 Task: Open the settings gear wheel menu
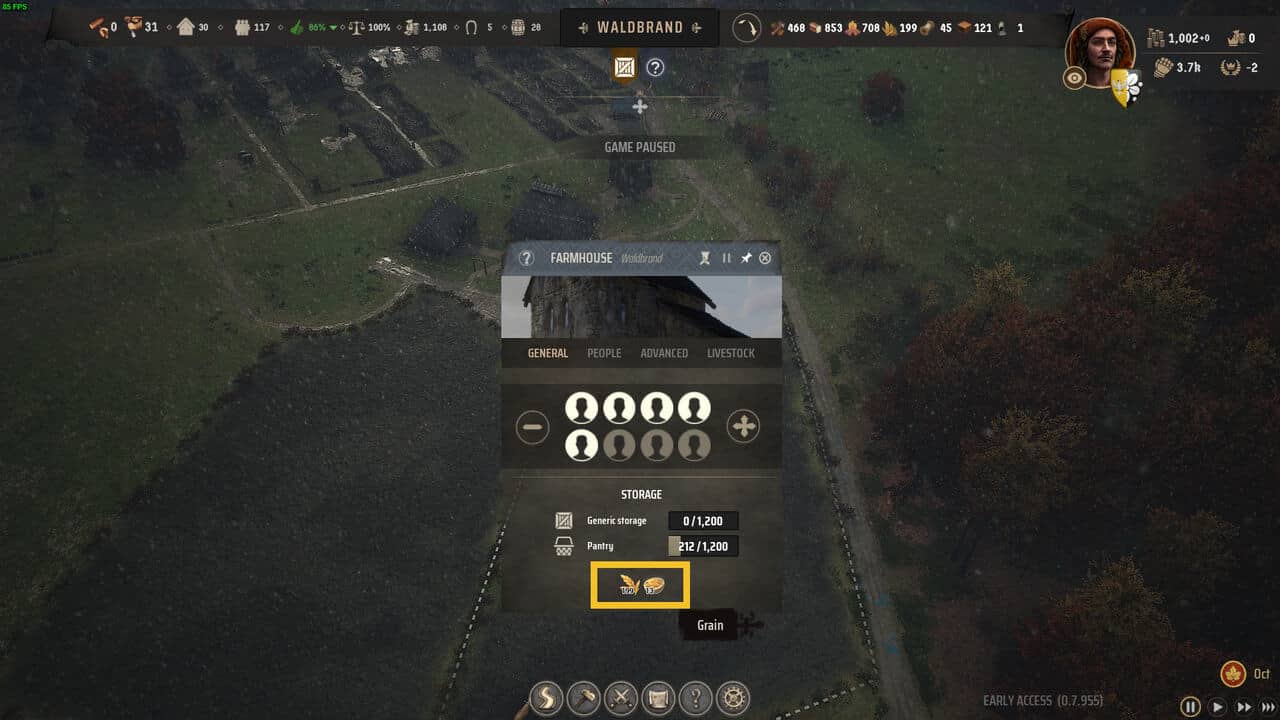coord(735,697)
